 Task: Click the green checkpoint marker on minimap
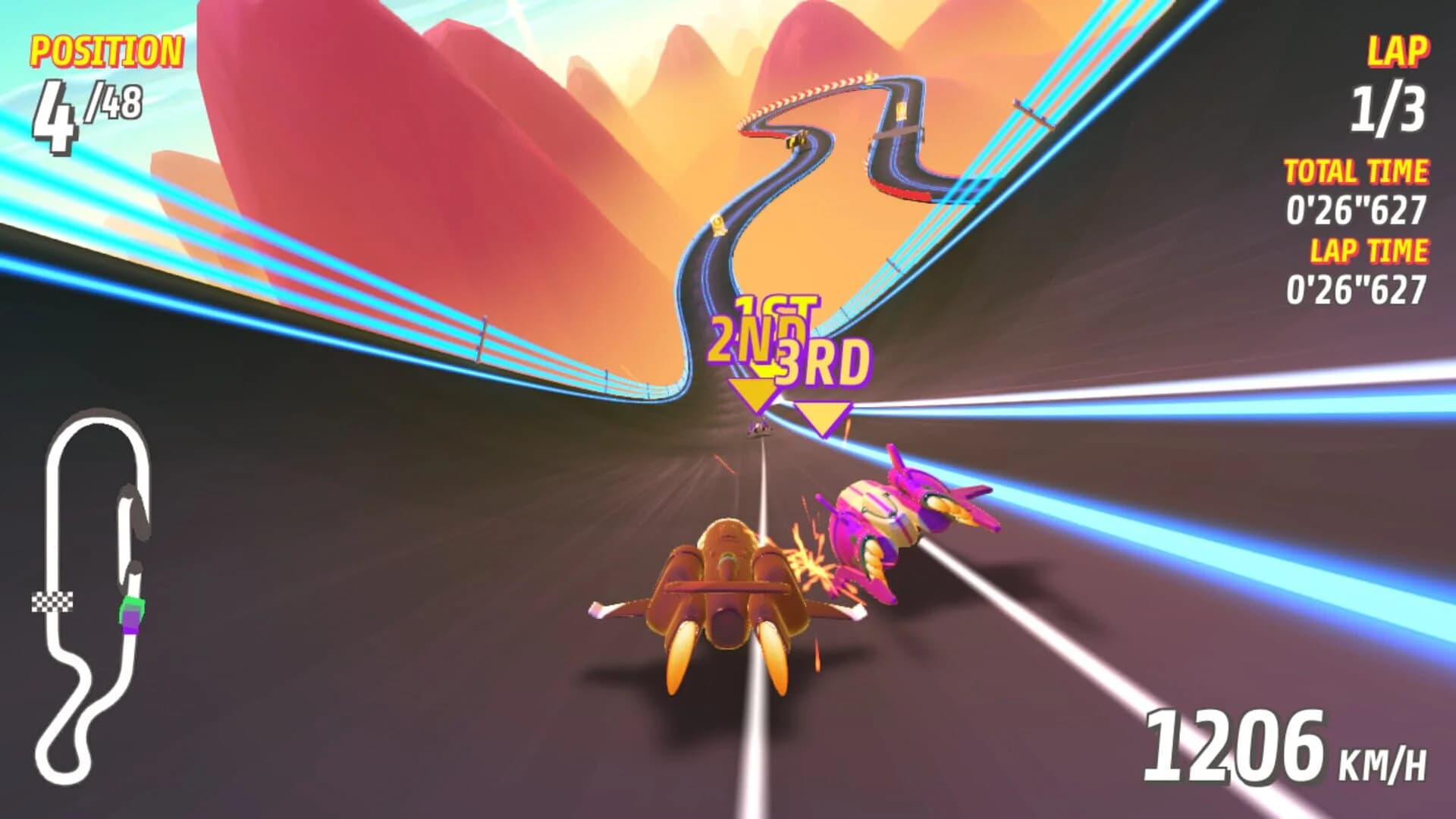(130, 601)
